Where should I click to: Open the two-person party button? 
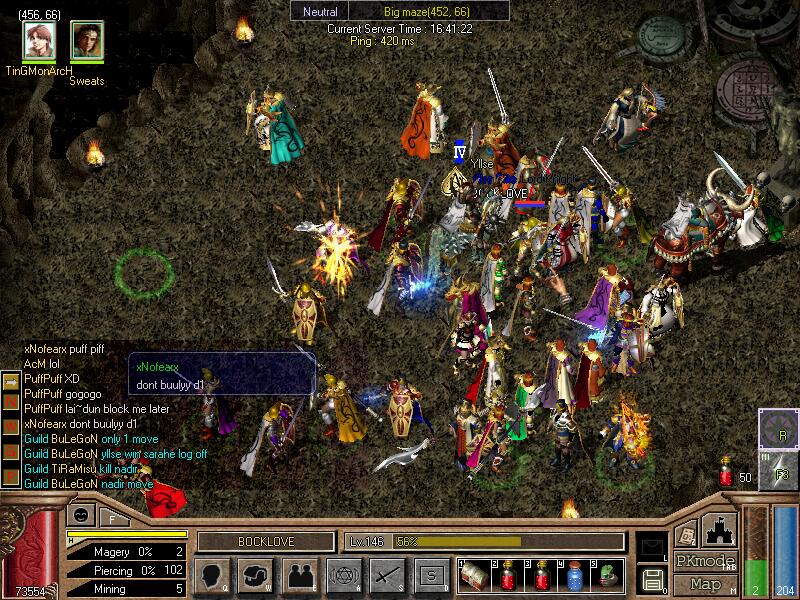click(299, 574)
